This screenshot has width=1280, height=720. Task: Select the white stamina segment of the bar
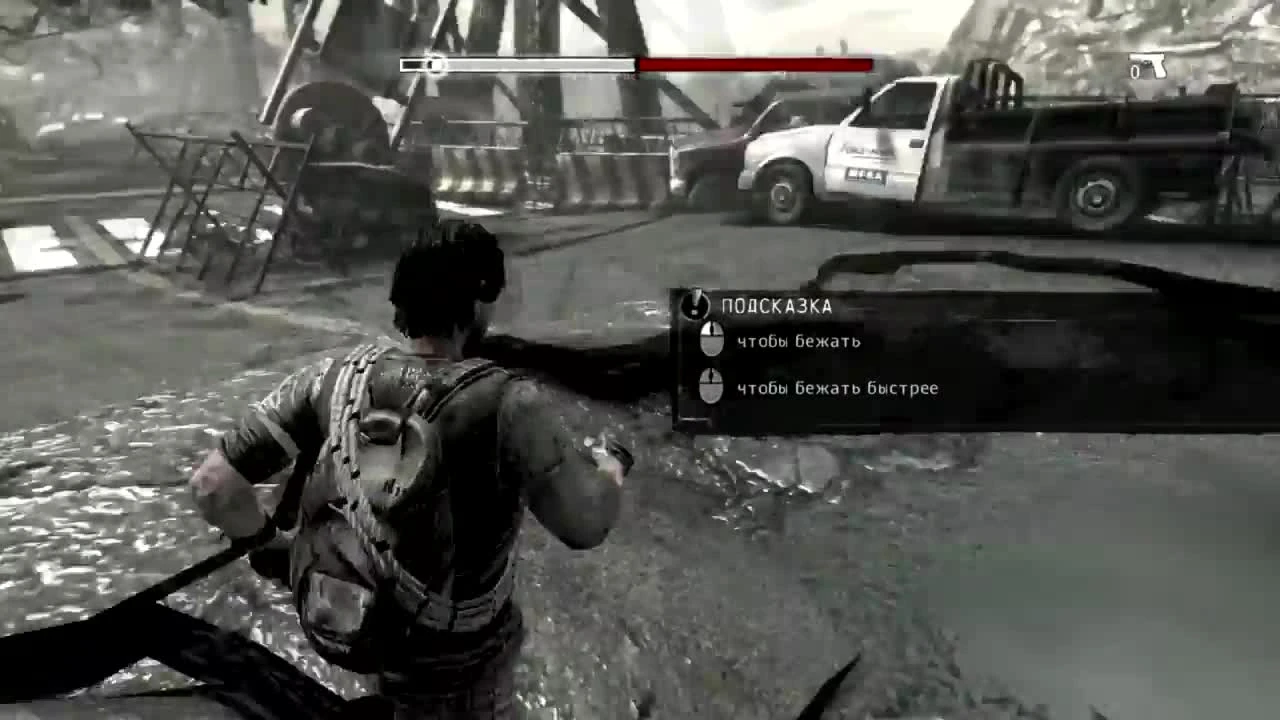(x=530, y=66)
